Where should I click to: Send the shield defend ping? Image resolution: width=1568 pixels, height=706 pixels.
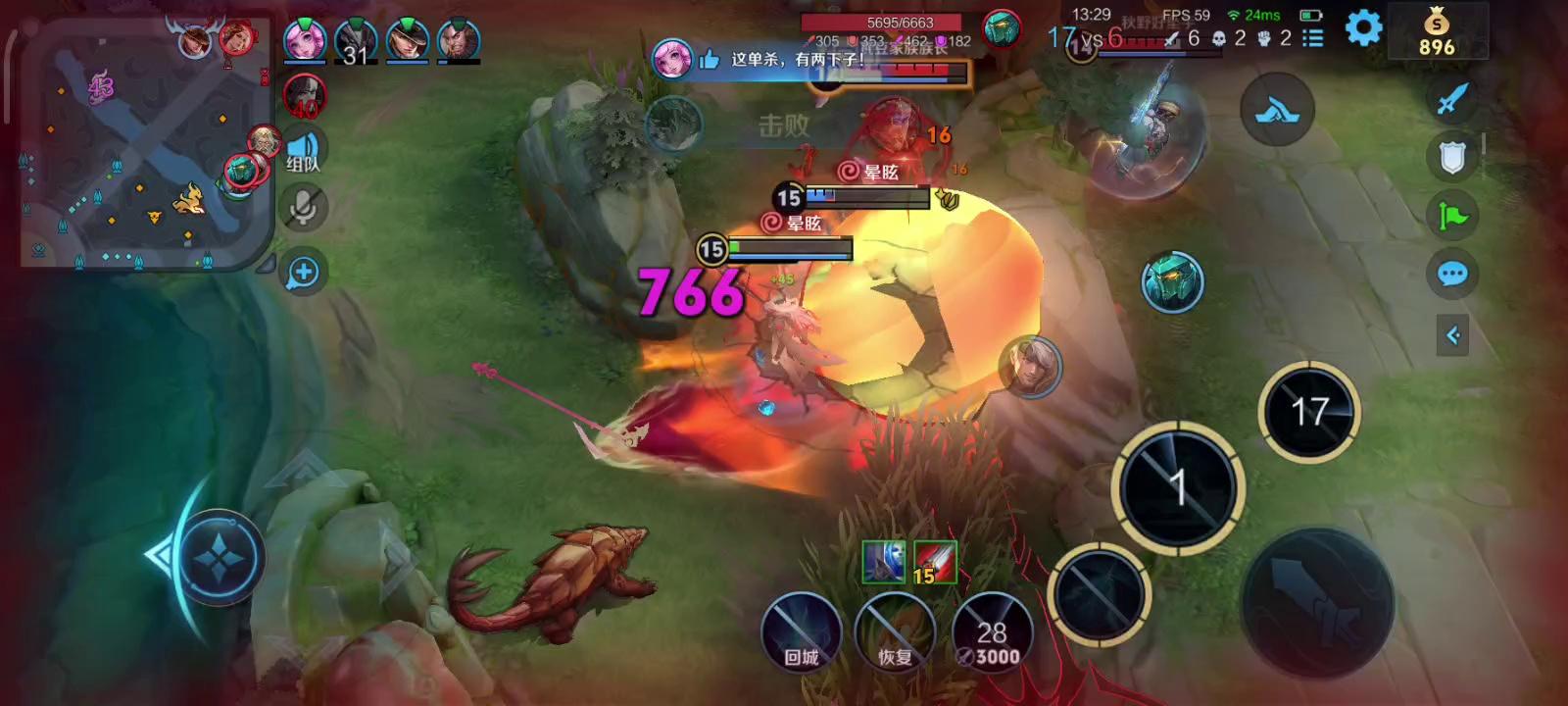1452,157
